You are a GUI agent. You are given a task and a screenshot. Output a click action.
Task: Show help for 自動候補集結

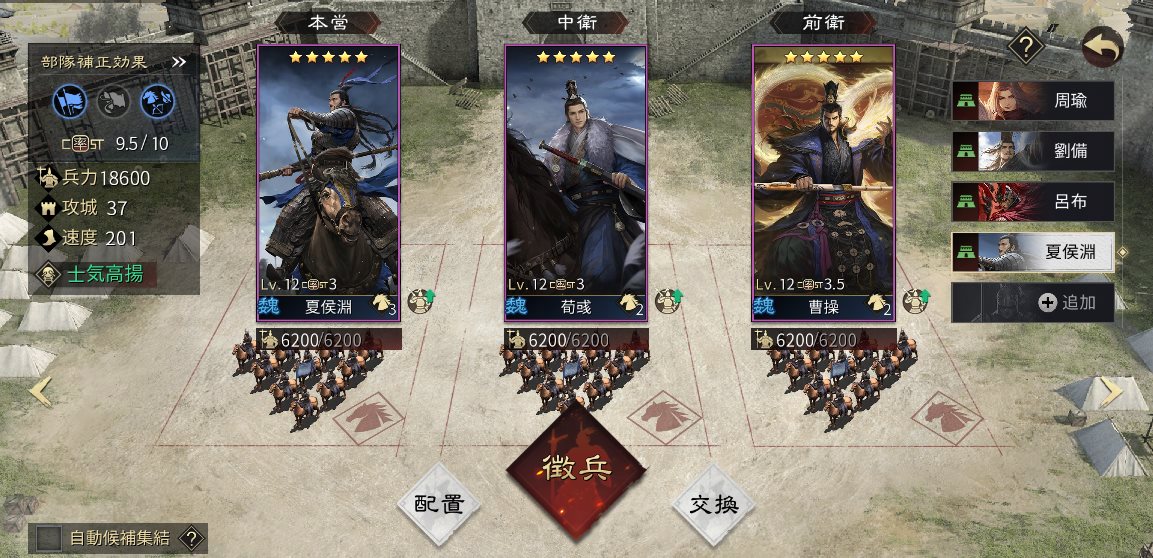tap(190, 538)
